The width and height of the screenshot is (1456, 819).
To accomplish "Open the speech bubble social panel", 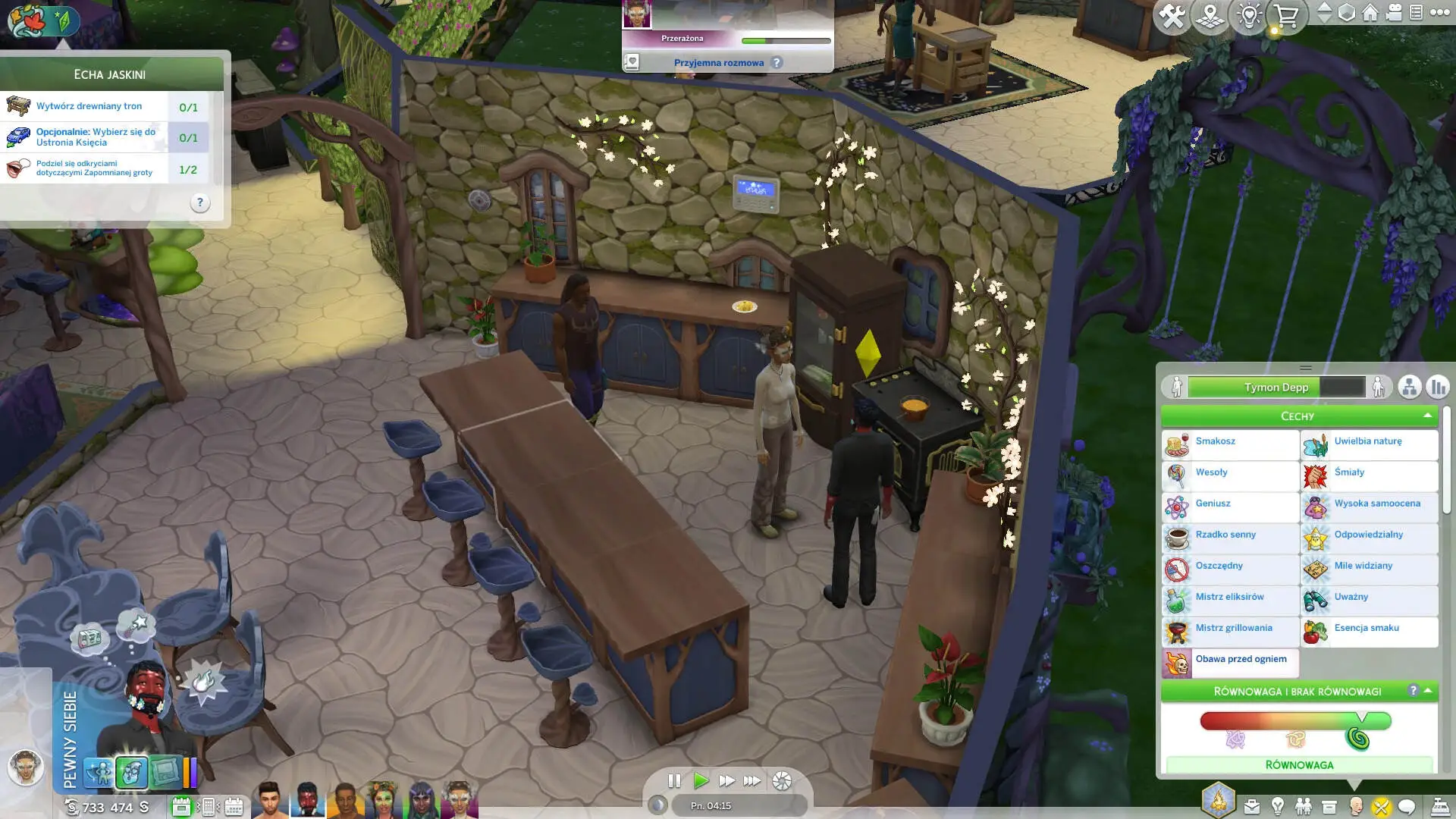I will click(1407, 807).
